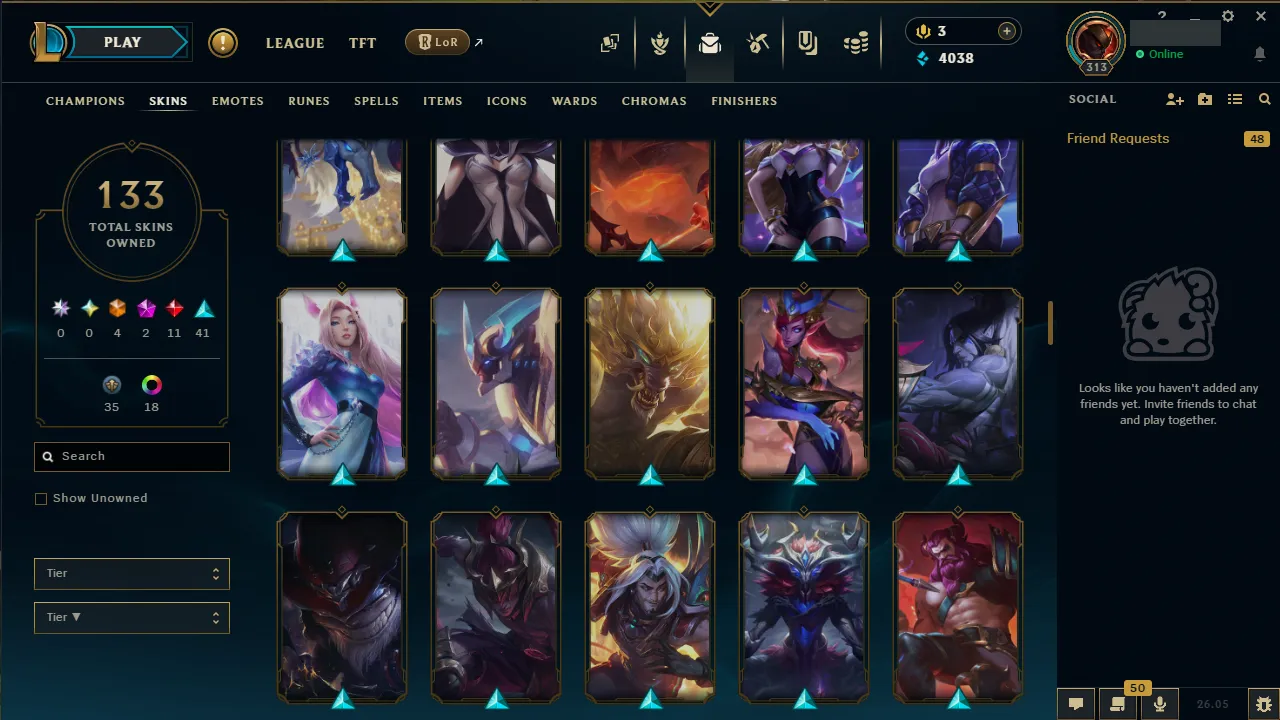Open the first Tier filter dropdown
The image size is (1280, 720).
131,573
